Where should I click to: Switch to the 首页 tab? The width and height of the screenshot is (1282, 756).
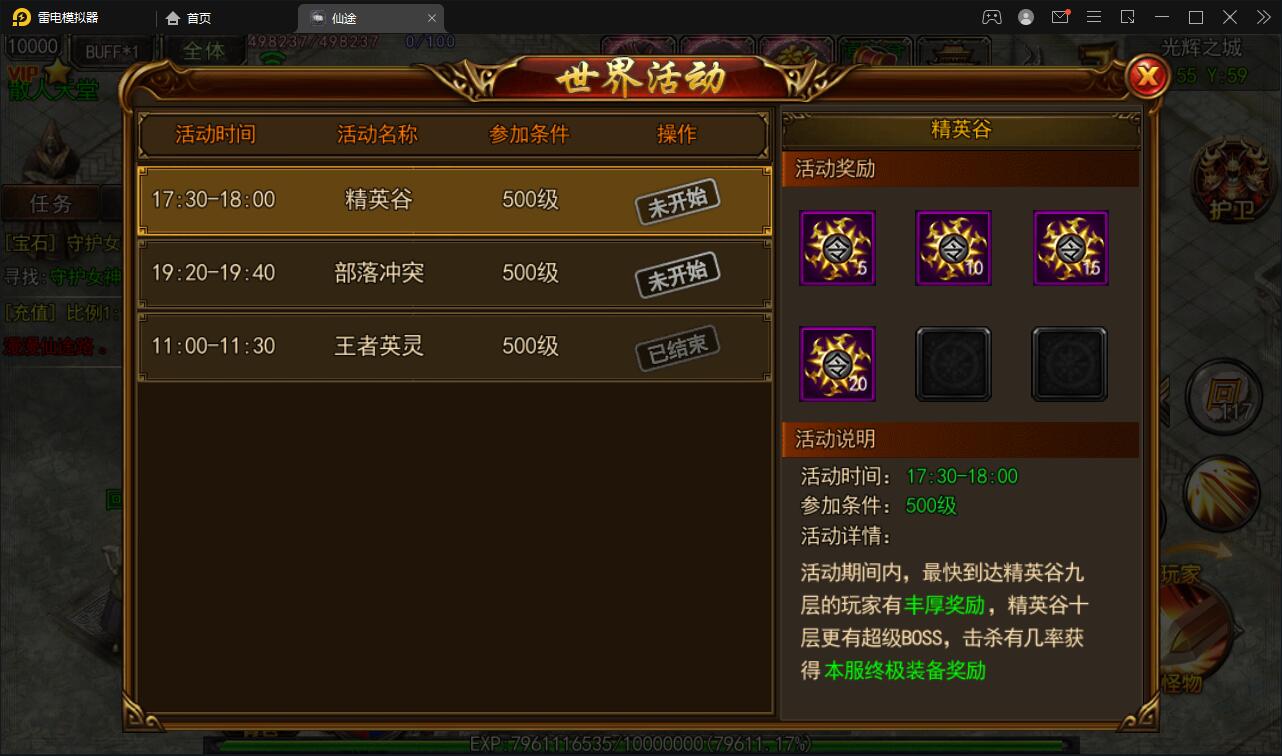point(187,17)
